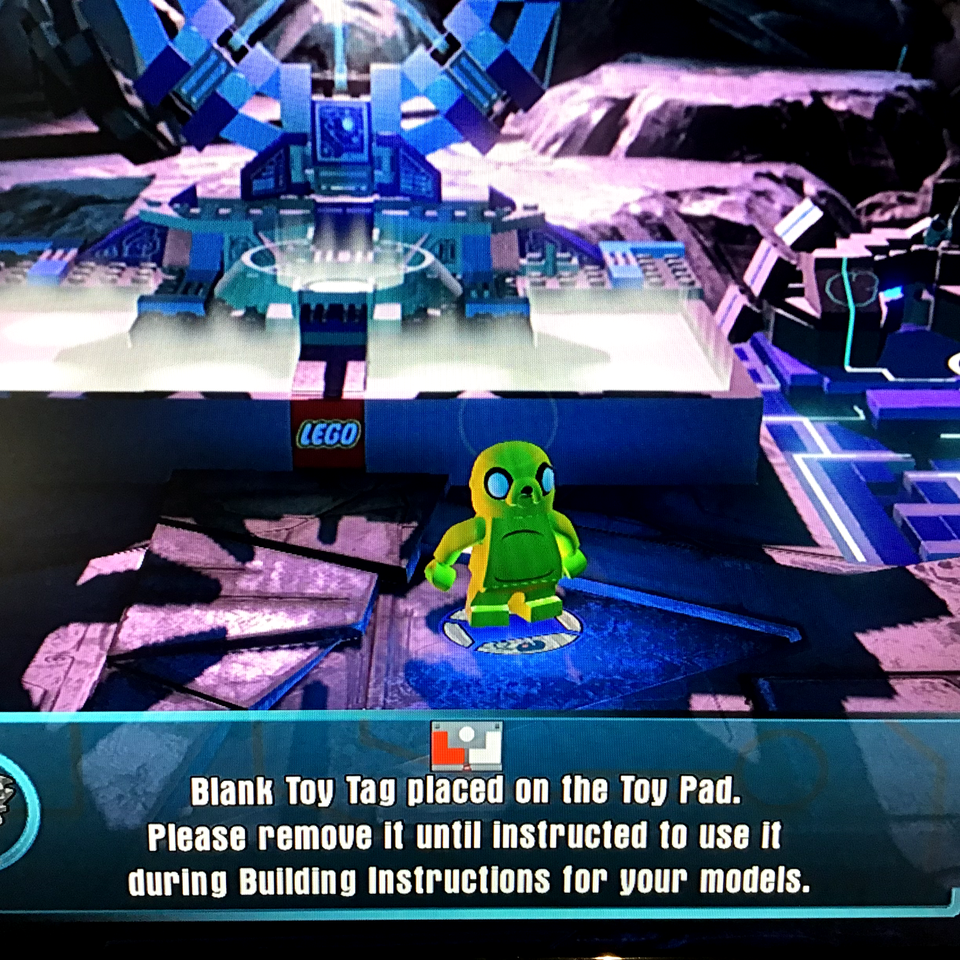The image size is (960, 960).
Task: Click the Toy Pad layout icon
Action: (466, 746)
